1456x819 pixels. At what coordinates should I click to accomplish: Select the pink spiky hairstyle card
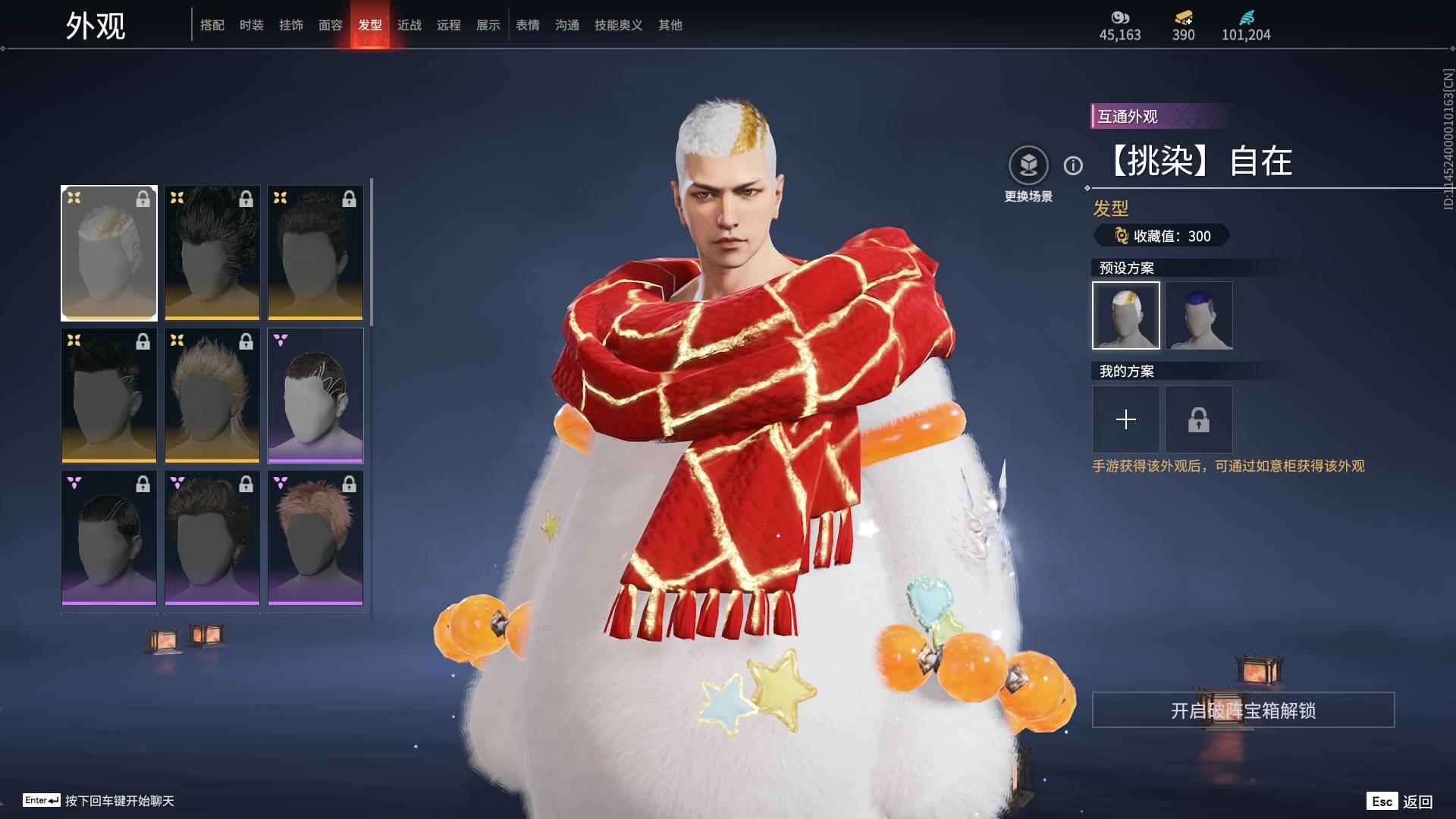[x=315, y=538]
